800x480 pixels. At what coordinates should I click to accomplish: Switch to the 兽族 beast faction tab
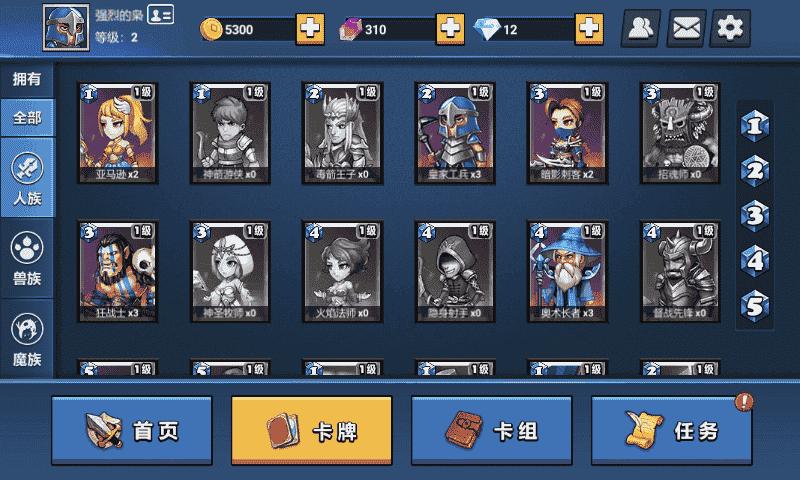pyautogui.click(x=27, y=257)
